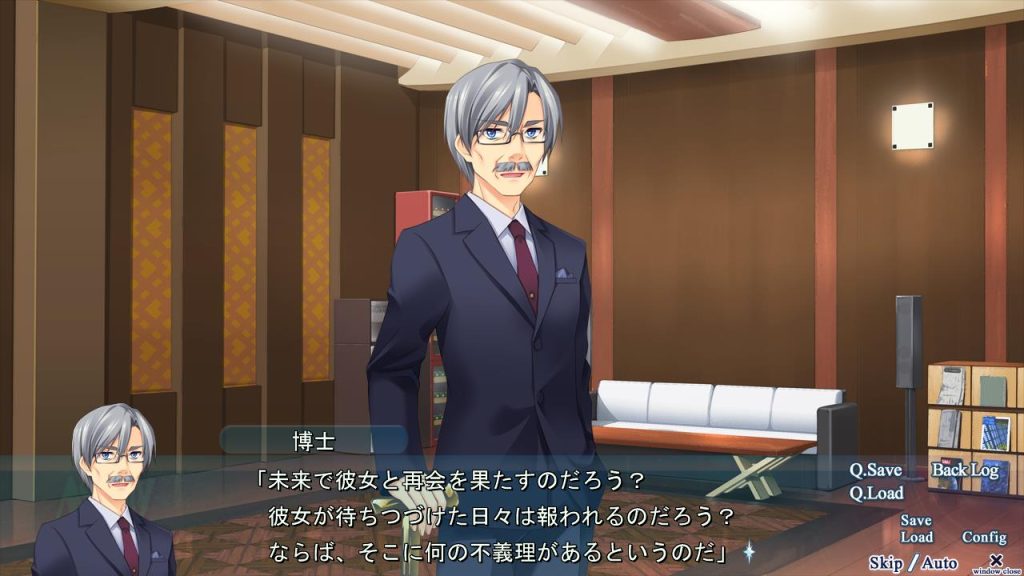Open the Load menu

pyautogui.click(x=915, y=537)
